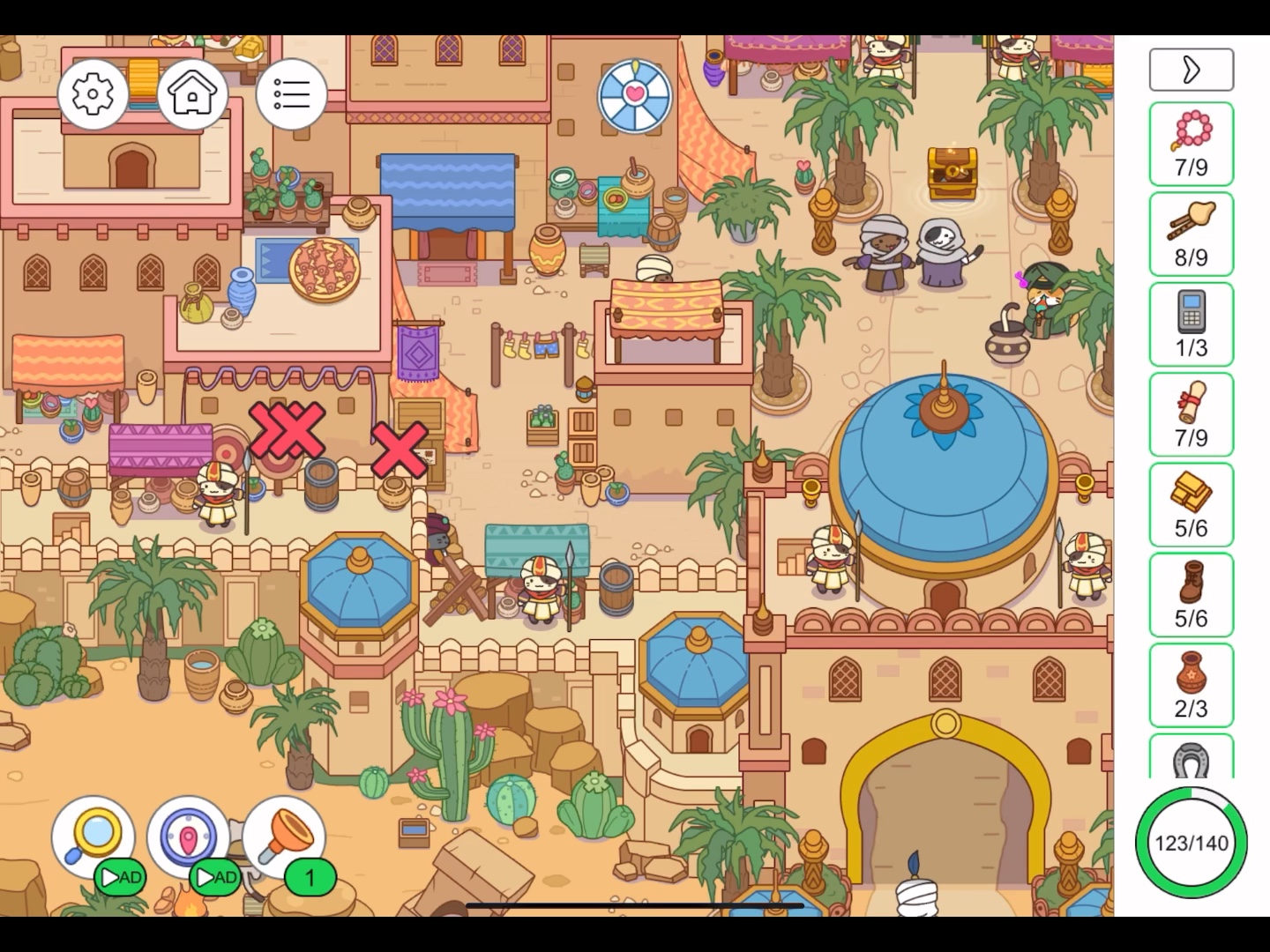Collapse the item sidebar with the arrow
This screenshot has width=1270, height=952.
(1191, 70)
